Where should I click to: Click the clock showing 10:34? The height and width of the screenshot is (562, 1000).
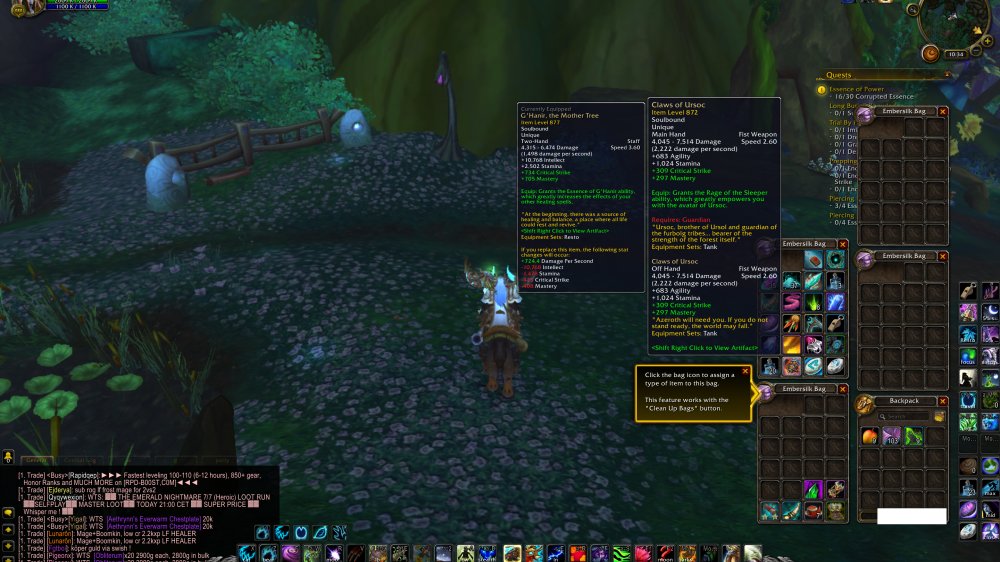pos(956,54)
